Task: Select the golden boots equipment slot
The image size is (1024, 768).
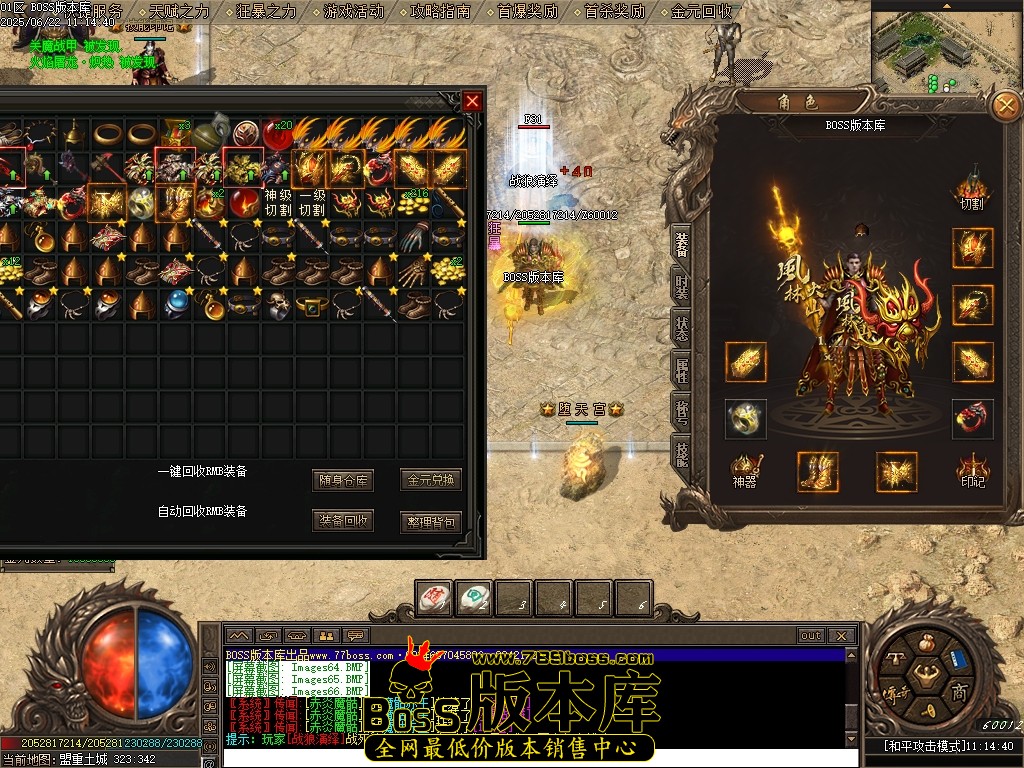Action: 817,471
